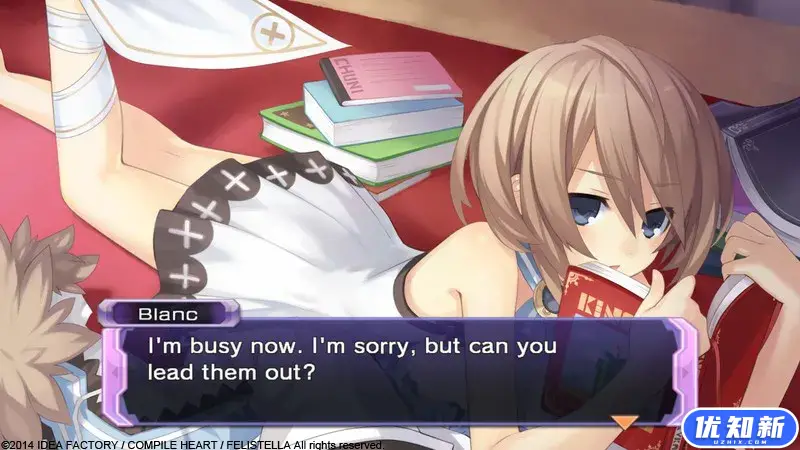Click the orange continue arrow in the dialogue box

[x=625, y=422]
